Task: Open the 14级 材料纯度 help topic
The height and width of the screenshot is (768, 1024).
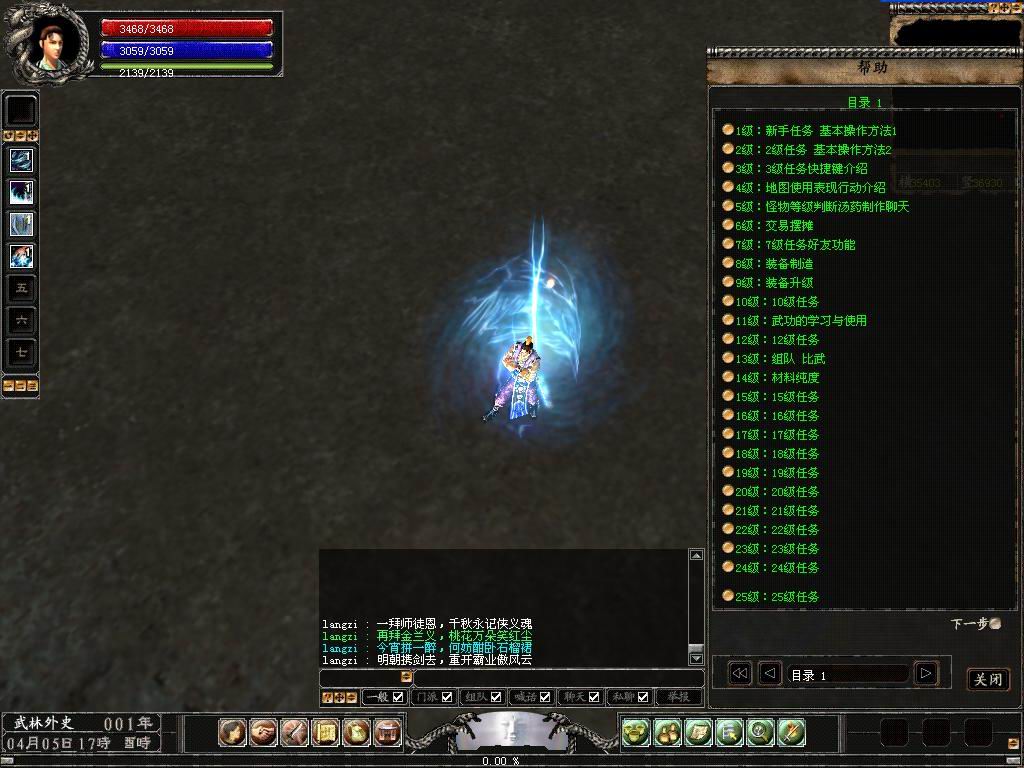Action: (x=791, y=378)
